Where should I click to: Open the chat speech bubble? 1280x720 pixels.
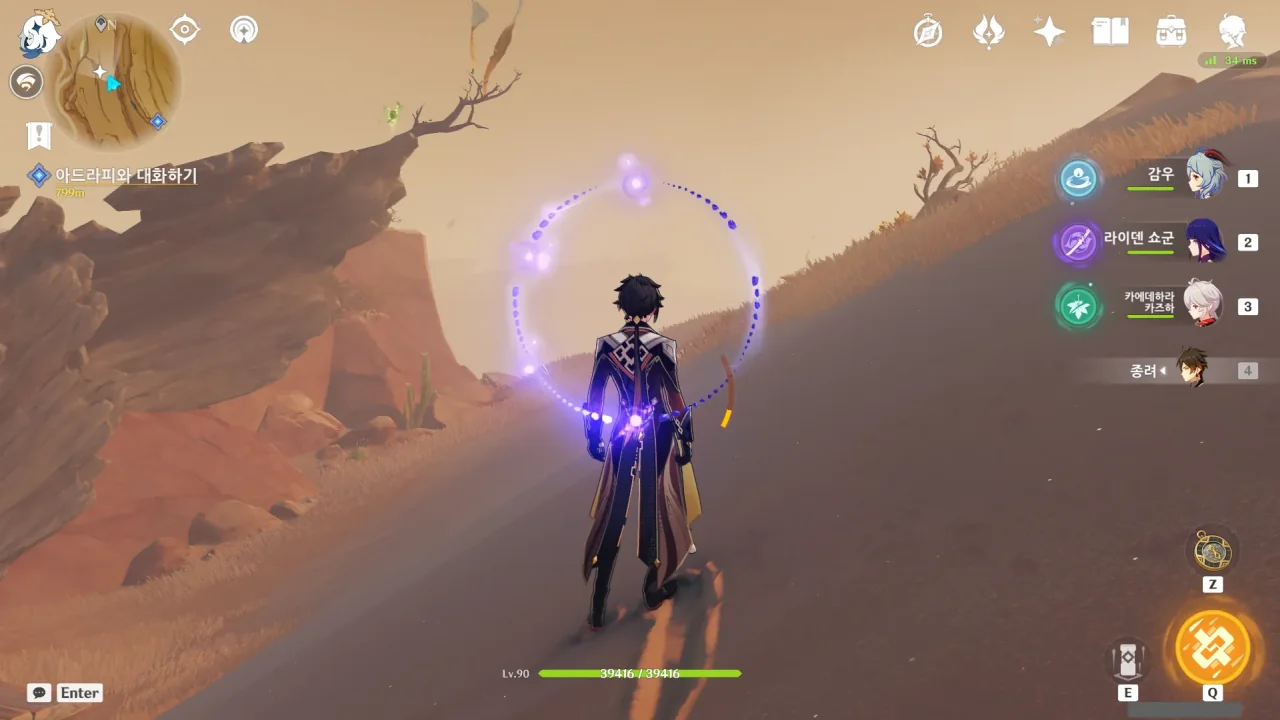(x=40, y=692)
